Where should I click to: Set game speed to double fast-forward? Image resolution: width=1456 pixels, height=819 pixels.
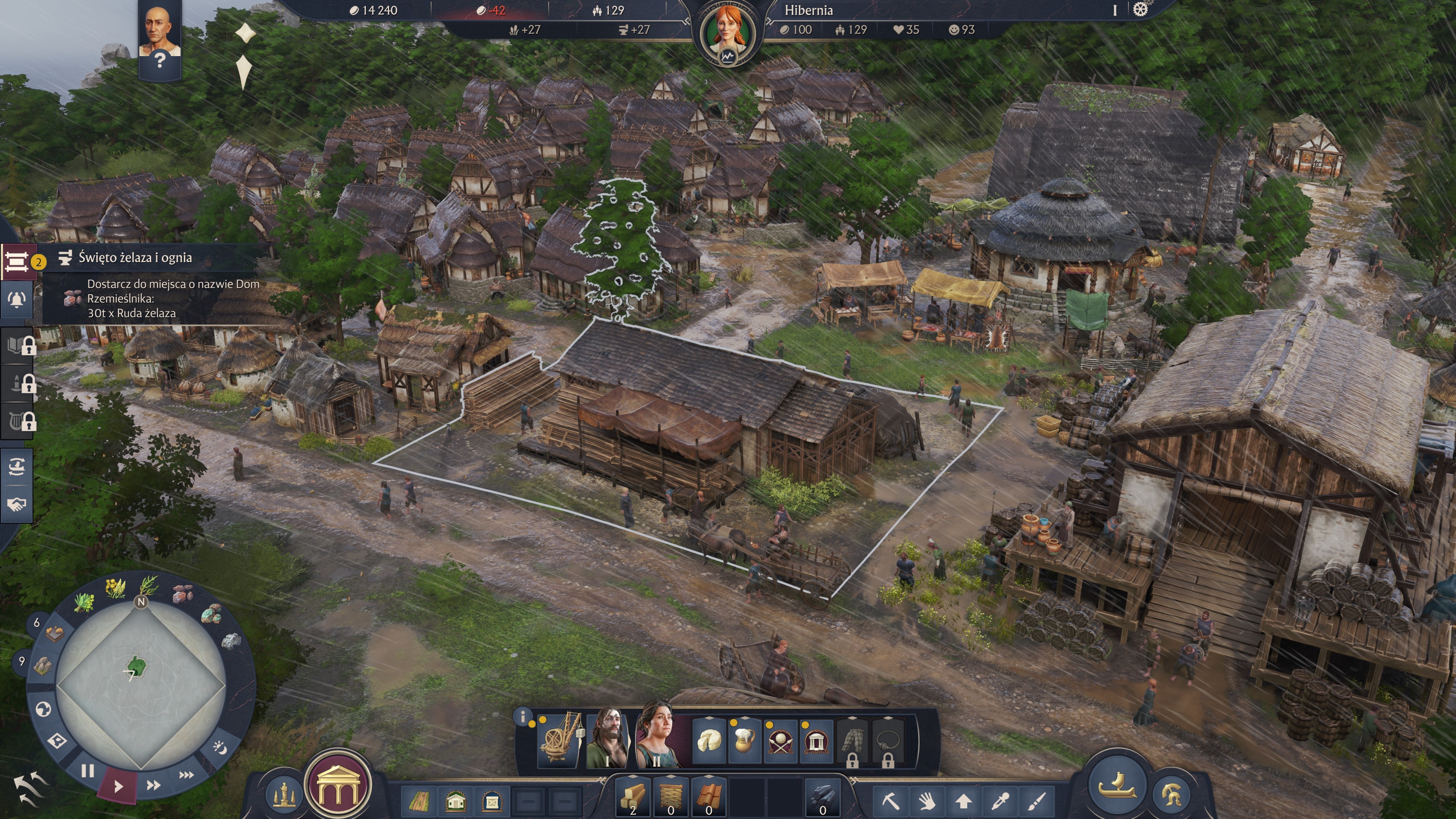point(153,784)
